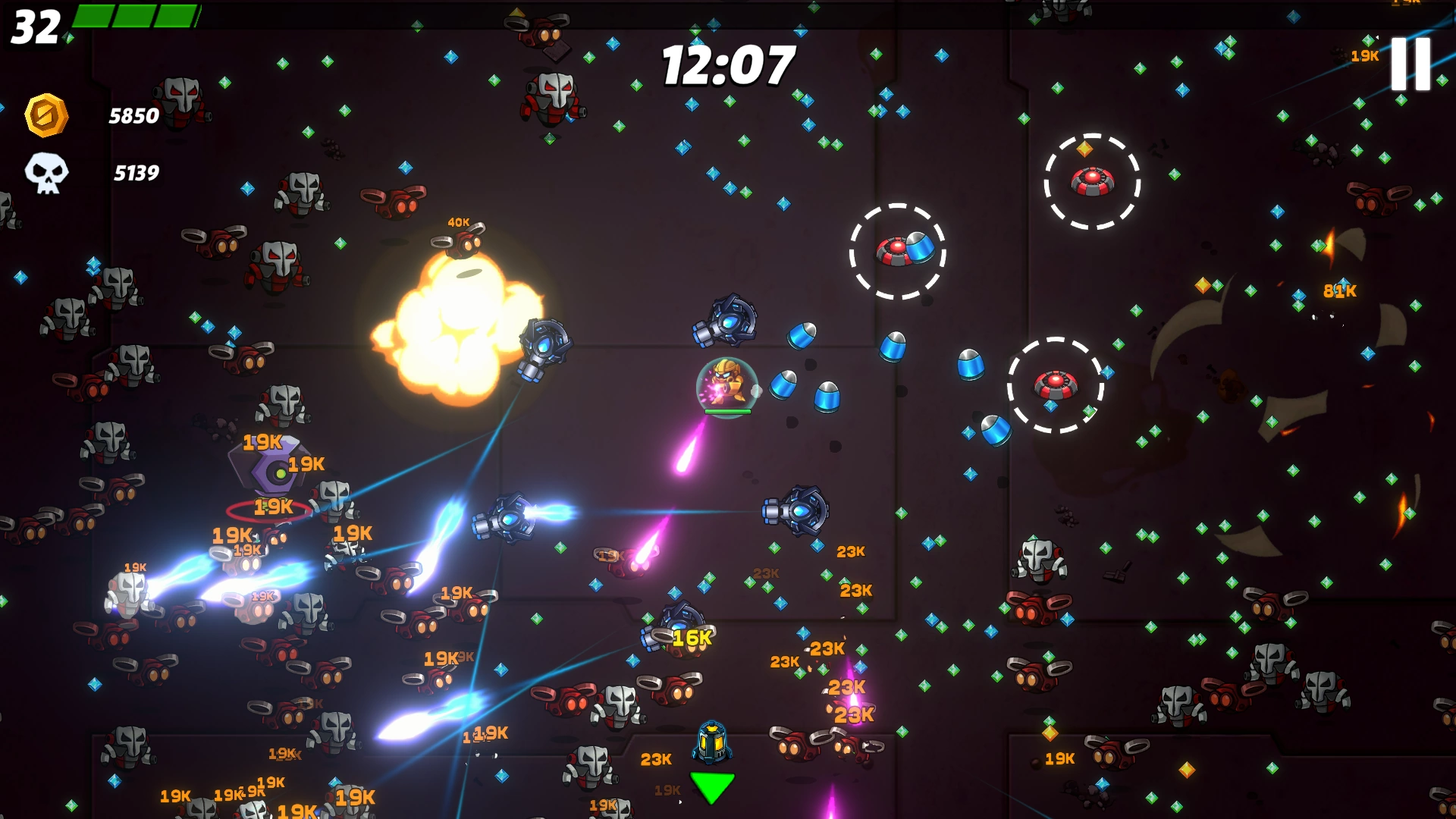
Task: Pause the game with the pause button
Action: (1410, 64)
